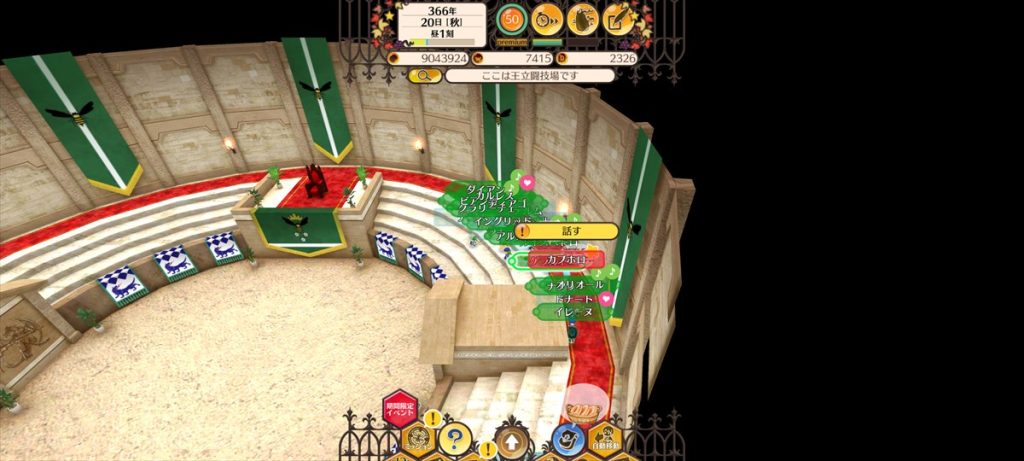Open the beetle bag icon

(x=582, y=19)
